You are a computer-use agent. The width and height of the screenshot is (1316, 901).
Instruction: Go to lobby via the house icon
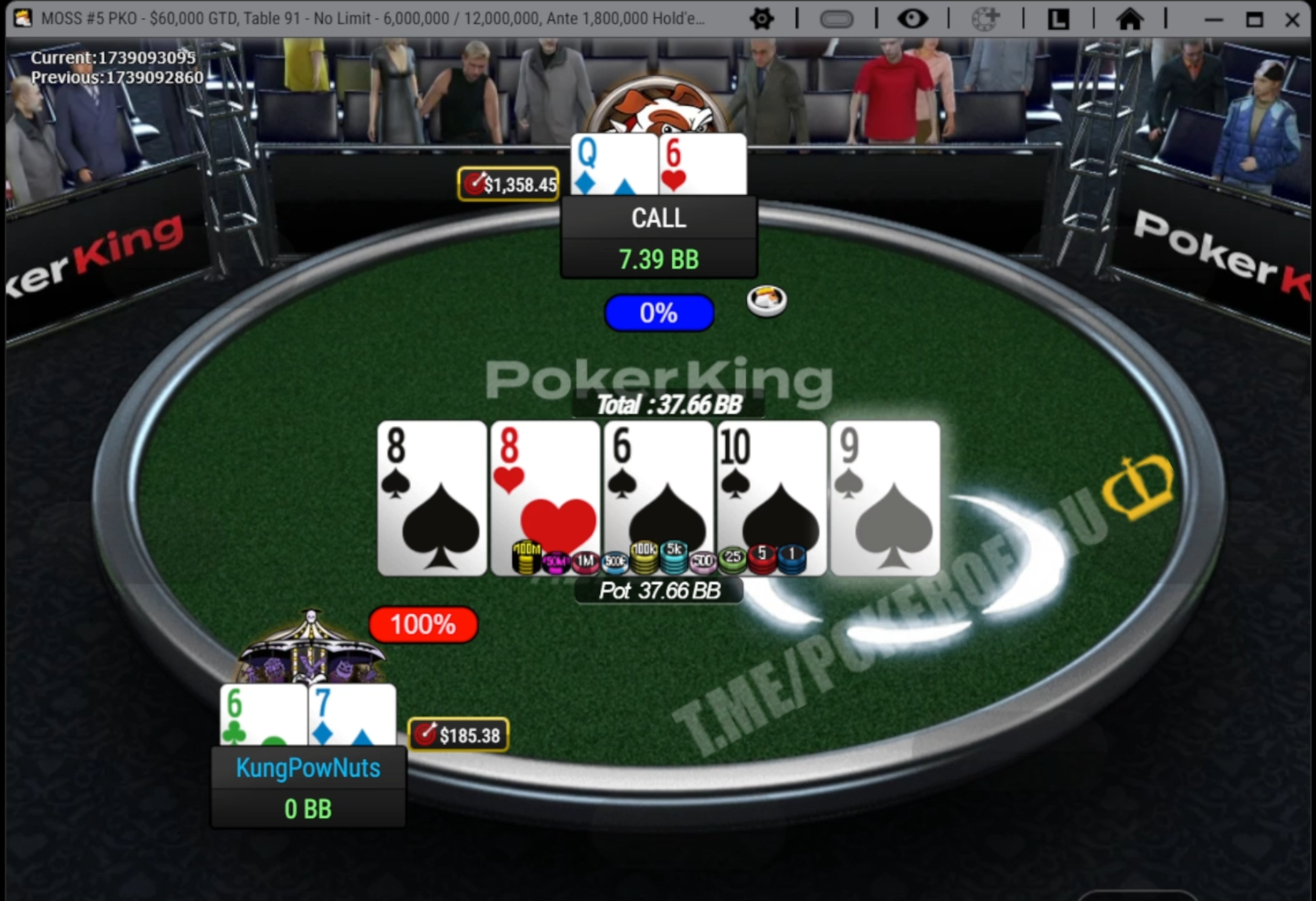[x=1130, y=19]
